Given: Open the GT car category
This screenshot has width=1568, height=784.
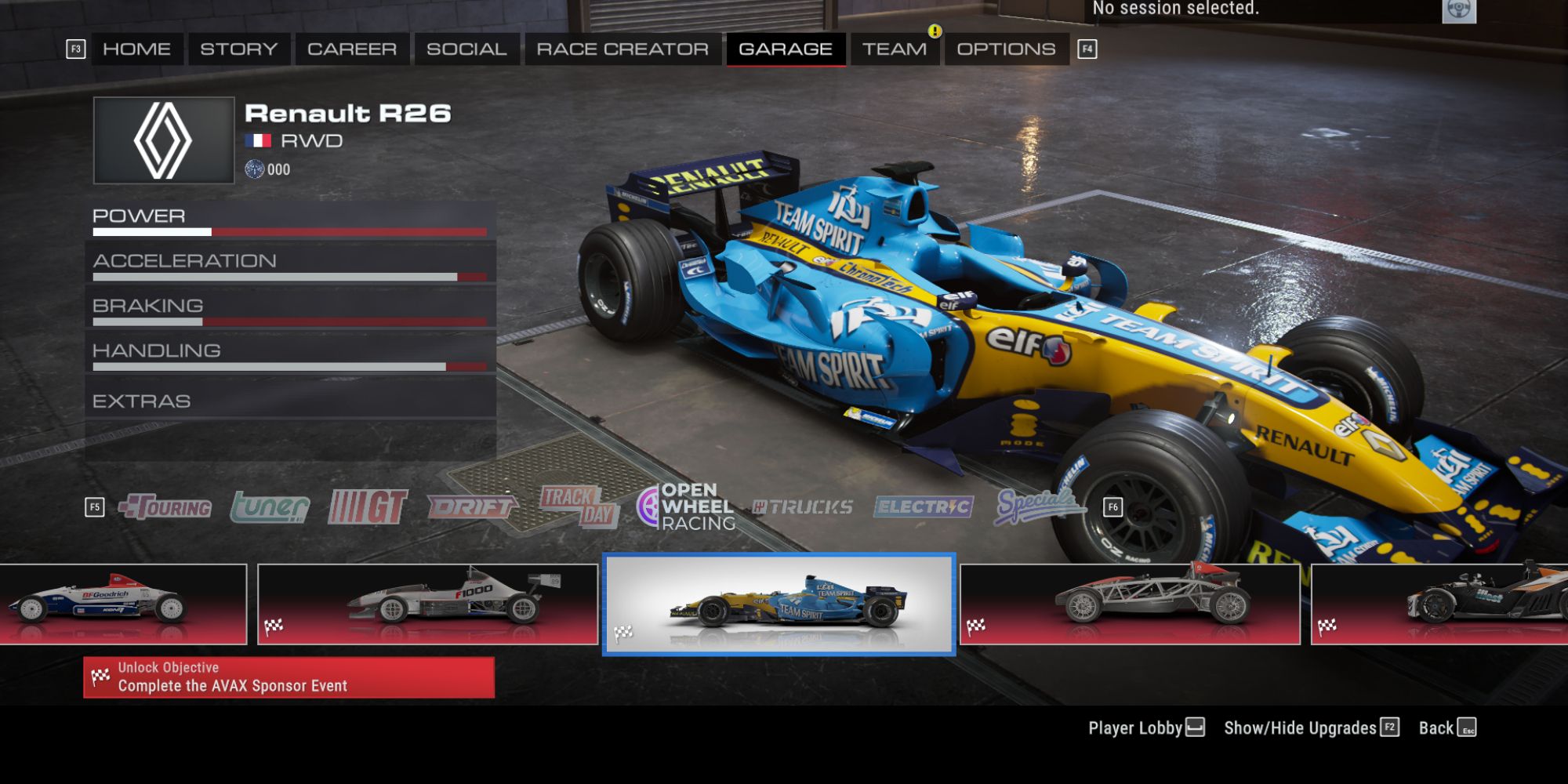Looking at the screenshot, I should click(368, 507).
